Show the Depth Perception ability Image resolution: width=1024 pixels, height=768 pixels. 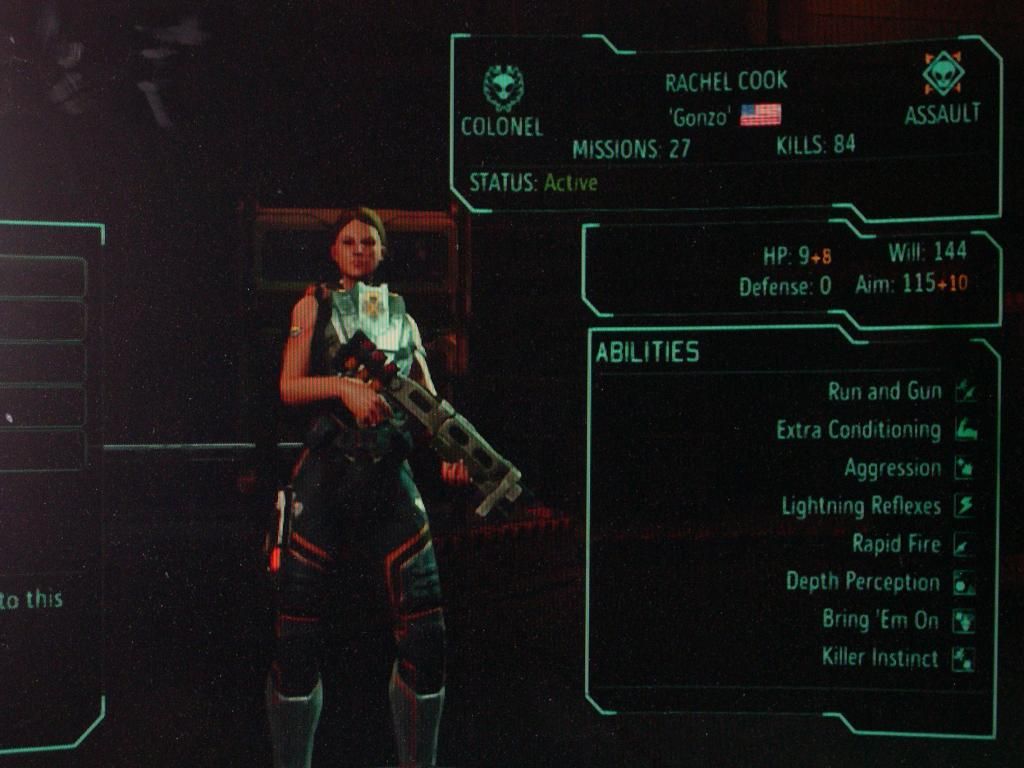[x=863, y=582]
